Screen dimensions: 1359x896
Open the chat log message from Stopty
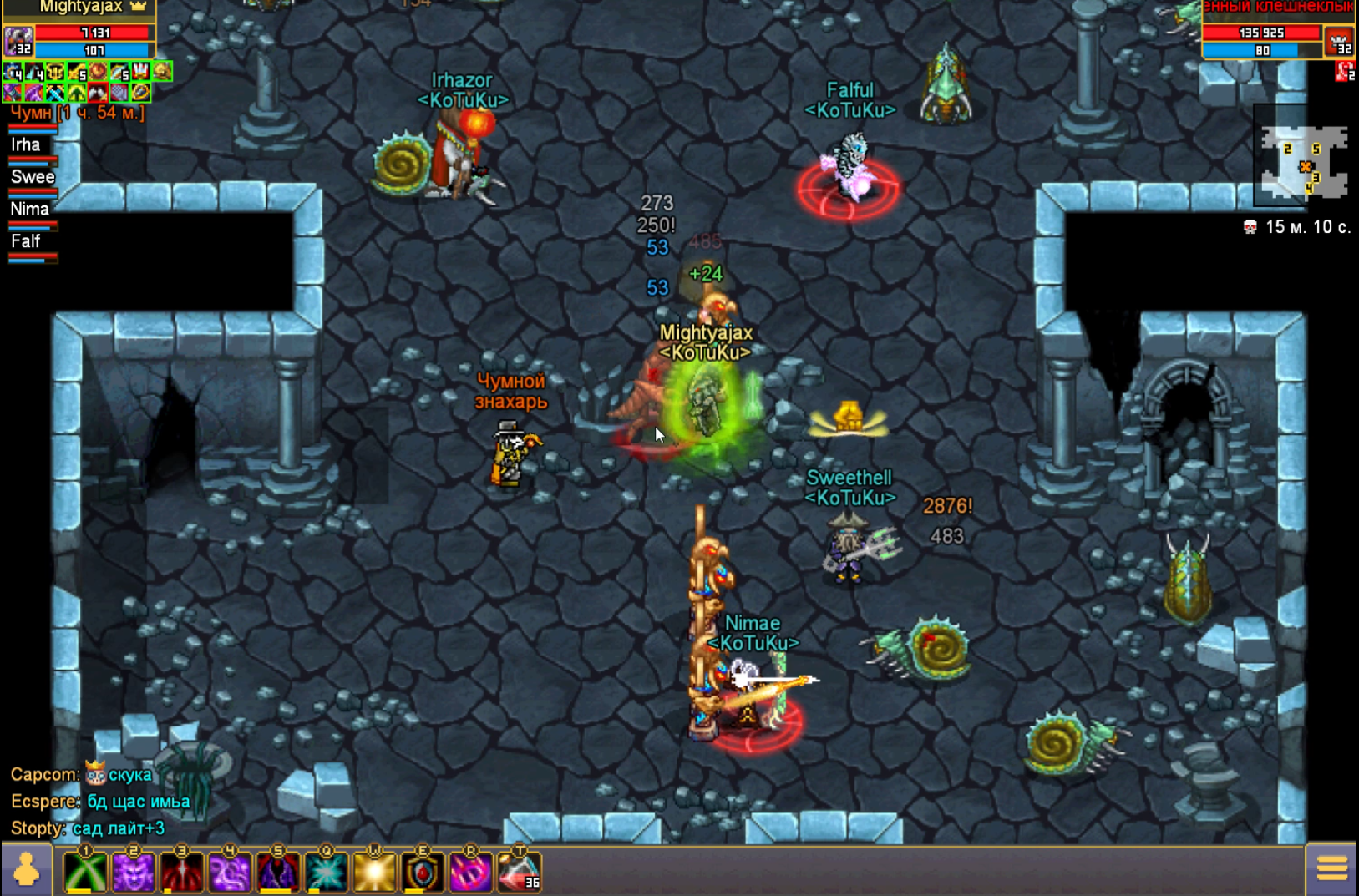pyautogui.click(x=88, y=828)
